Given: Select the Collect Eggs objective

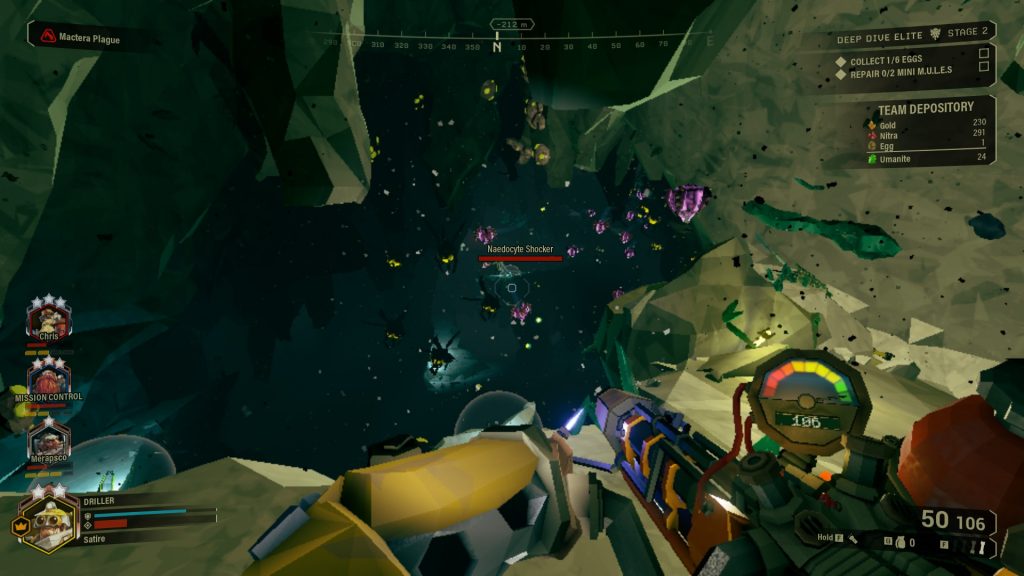Looking at the screenshot, I should [x=885, y=61].
